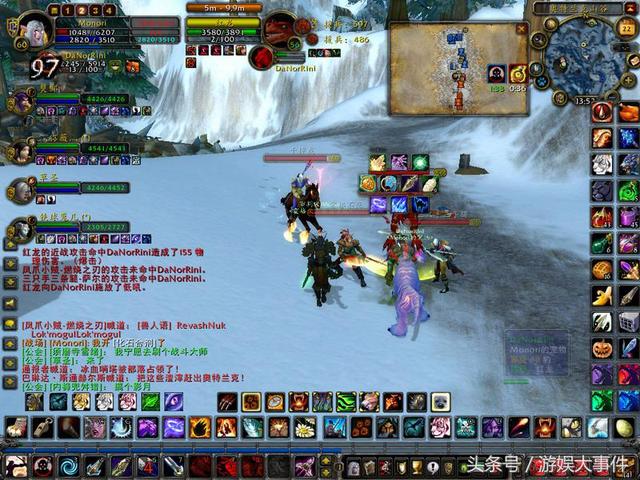The width and height of the screenshot is (640, 480).
Task: Click the roast chicken food icon
Action: [x=627, y=112]
